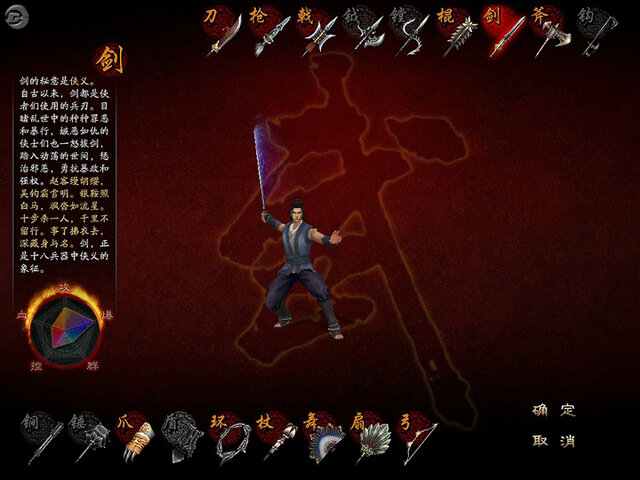
Task: Pick the 戟 halberd weapon
Action: point(316,32)
